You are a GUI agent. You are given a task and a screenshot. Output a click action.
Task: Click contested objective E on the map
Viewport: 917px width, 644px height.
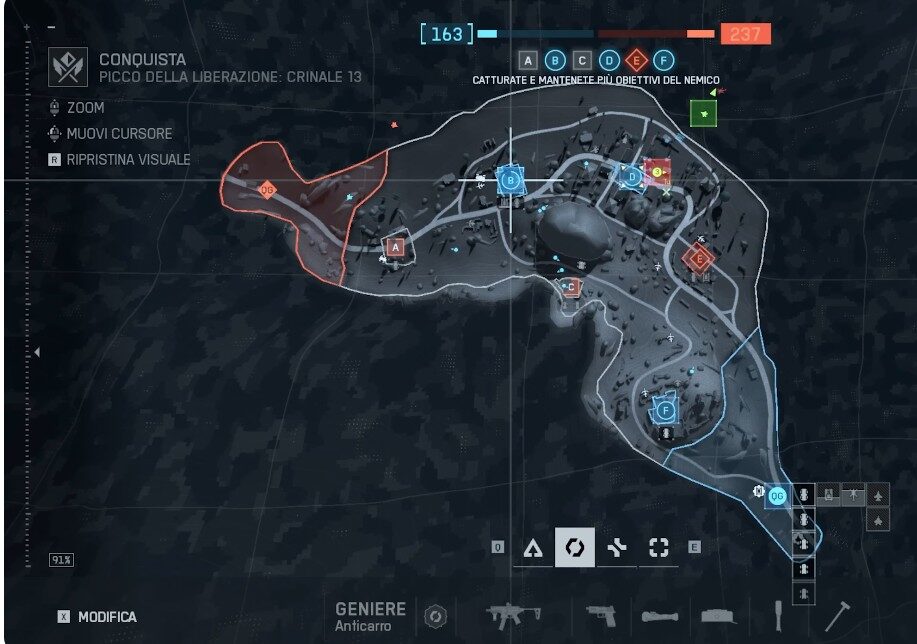[x=699, y=259]
